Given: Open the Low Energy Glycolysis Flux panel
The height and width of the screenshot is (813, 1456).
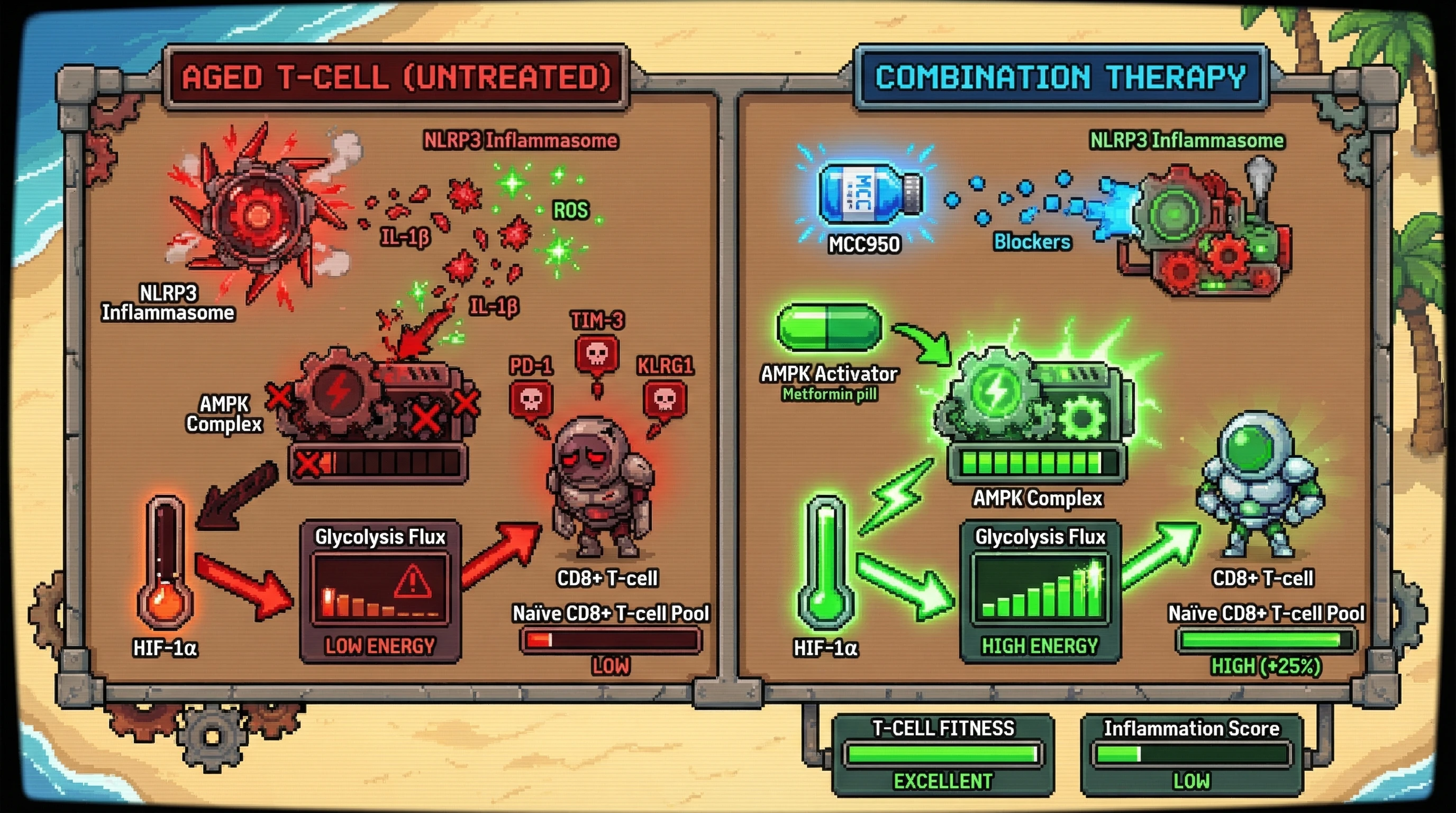Looking at the screenshot, I should (x=380, y=591).
